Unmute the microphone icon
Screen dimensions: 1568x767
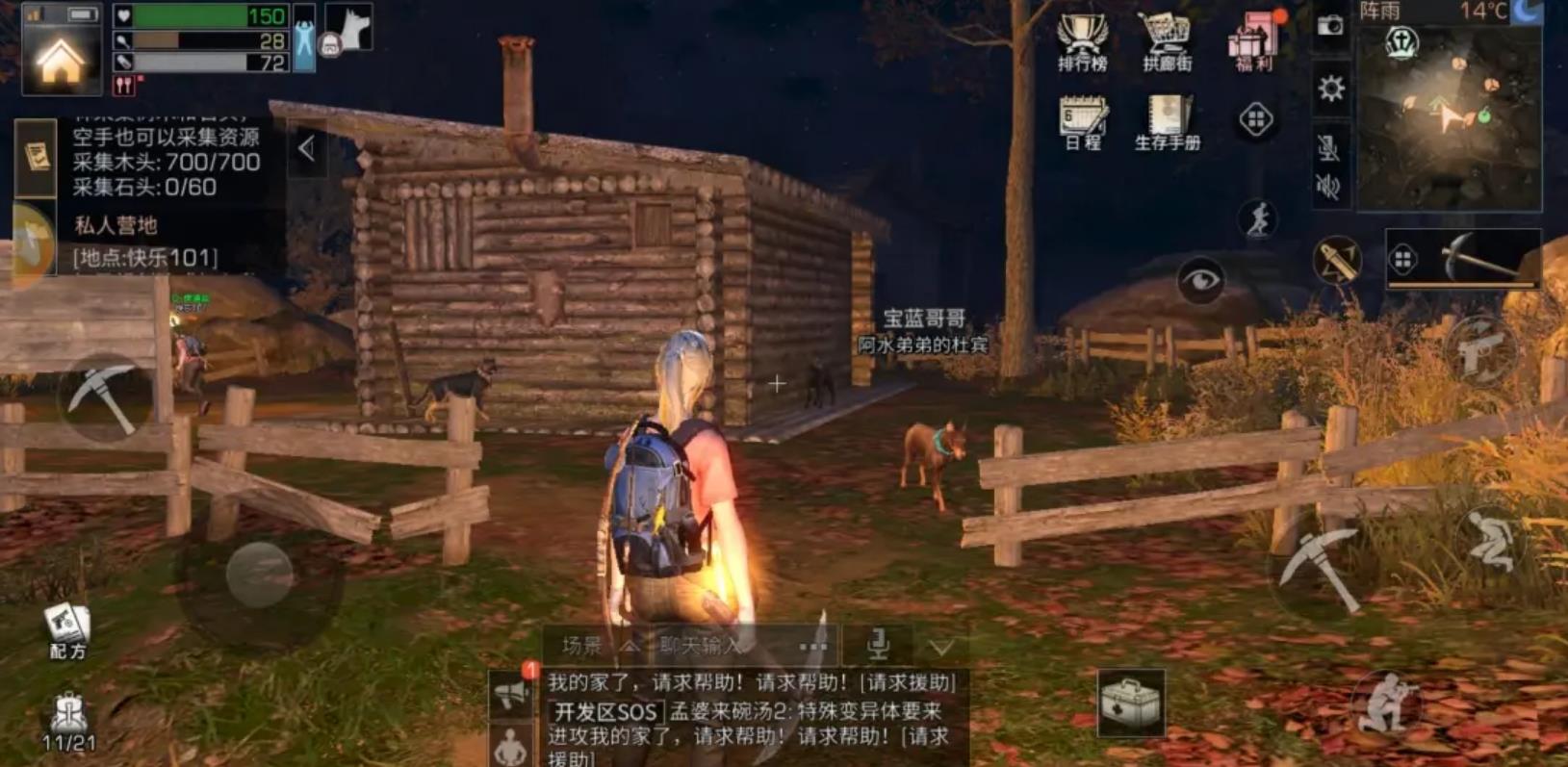point(1329,149)
